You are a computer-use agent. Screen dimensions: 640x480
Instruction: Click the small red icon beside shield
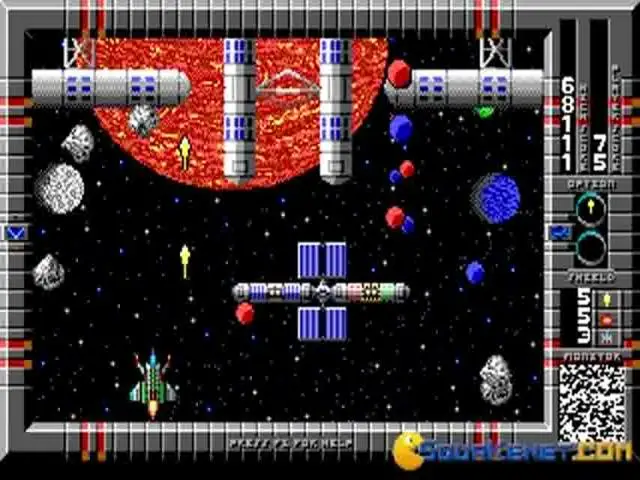tap(606, 319)
